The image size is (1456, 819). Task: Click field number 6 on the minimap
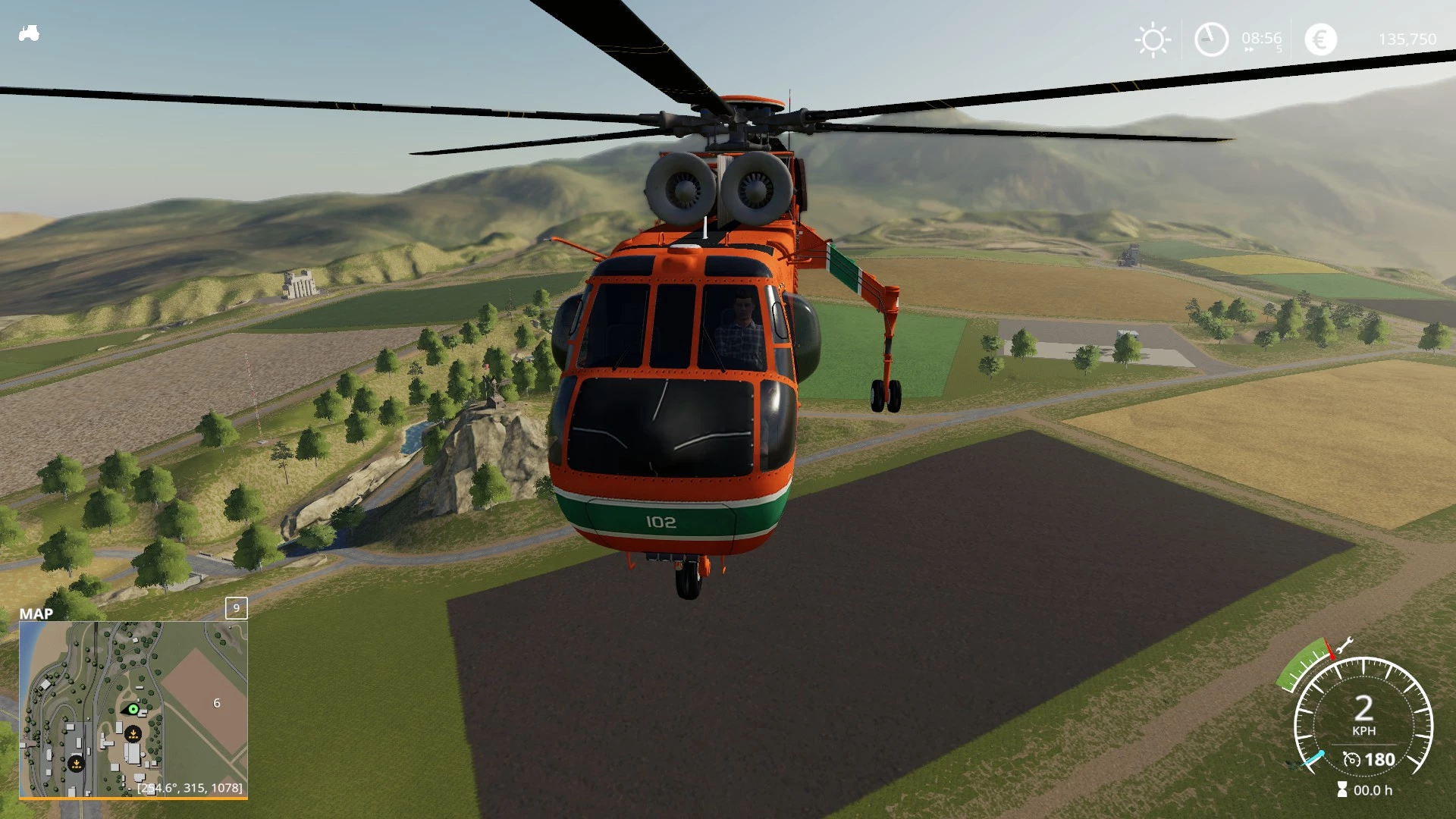(x=217, y=704)
